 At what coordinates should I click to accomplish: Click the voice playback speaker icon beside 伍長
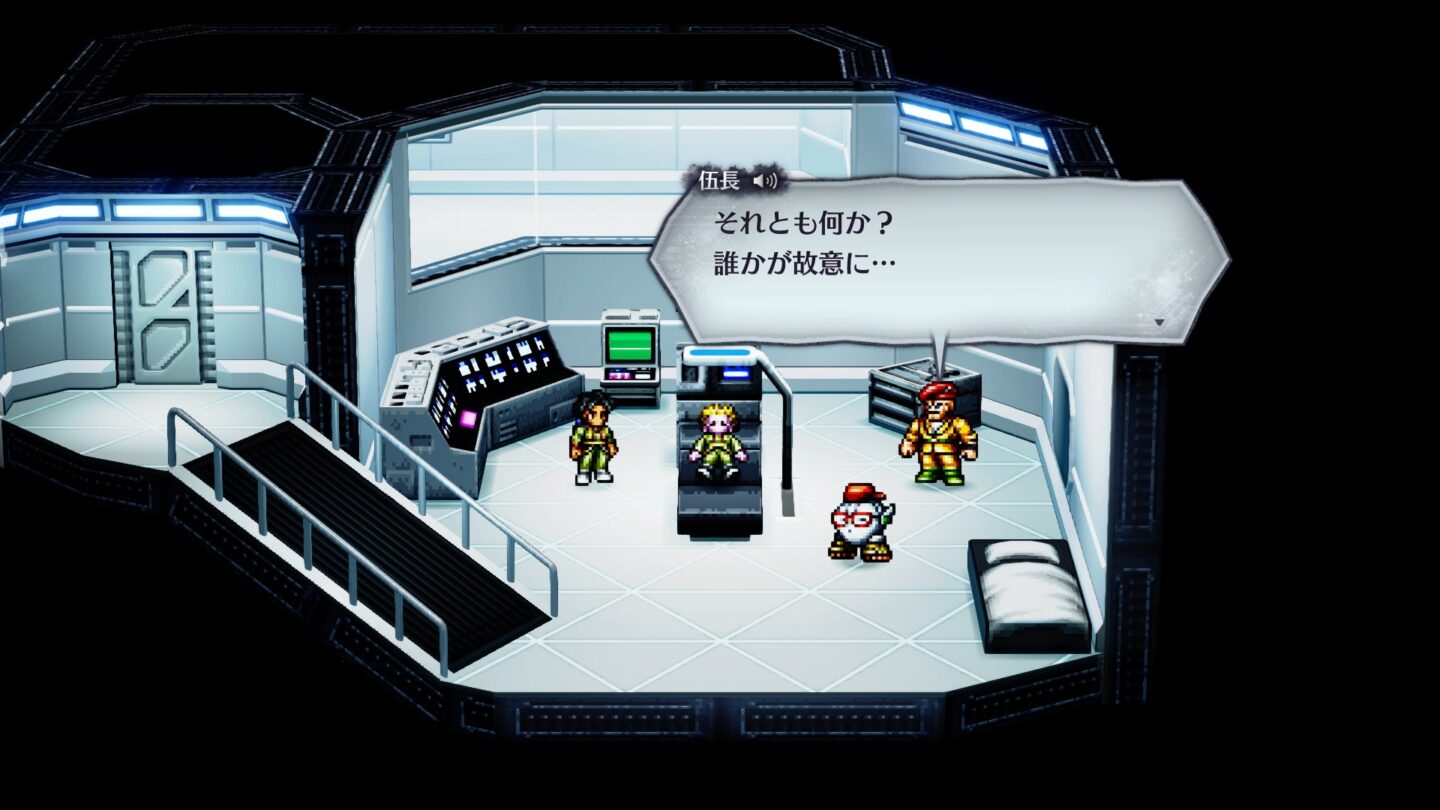point(765,180)
